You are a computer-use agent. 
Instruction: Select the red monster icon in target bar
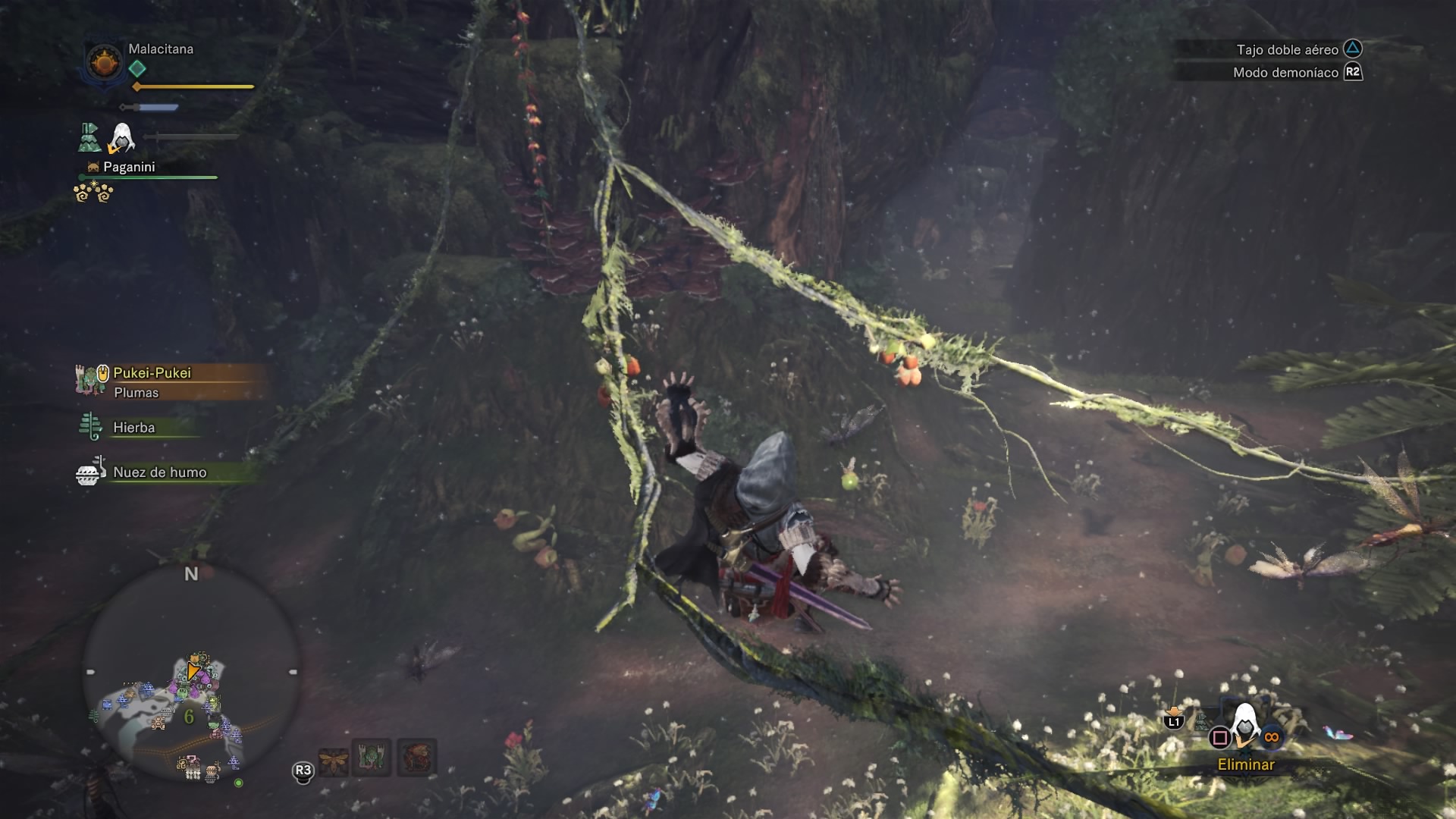(416, 758)
